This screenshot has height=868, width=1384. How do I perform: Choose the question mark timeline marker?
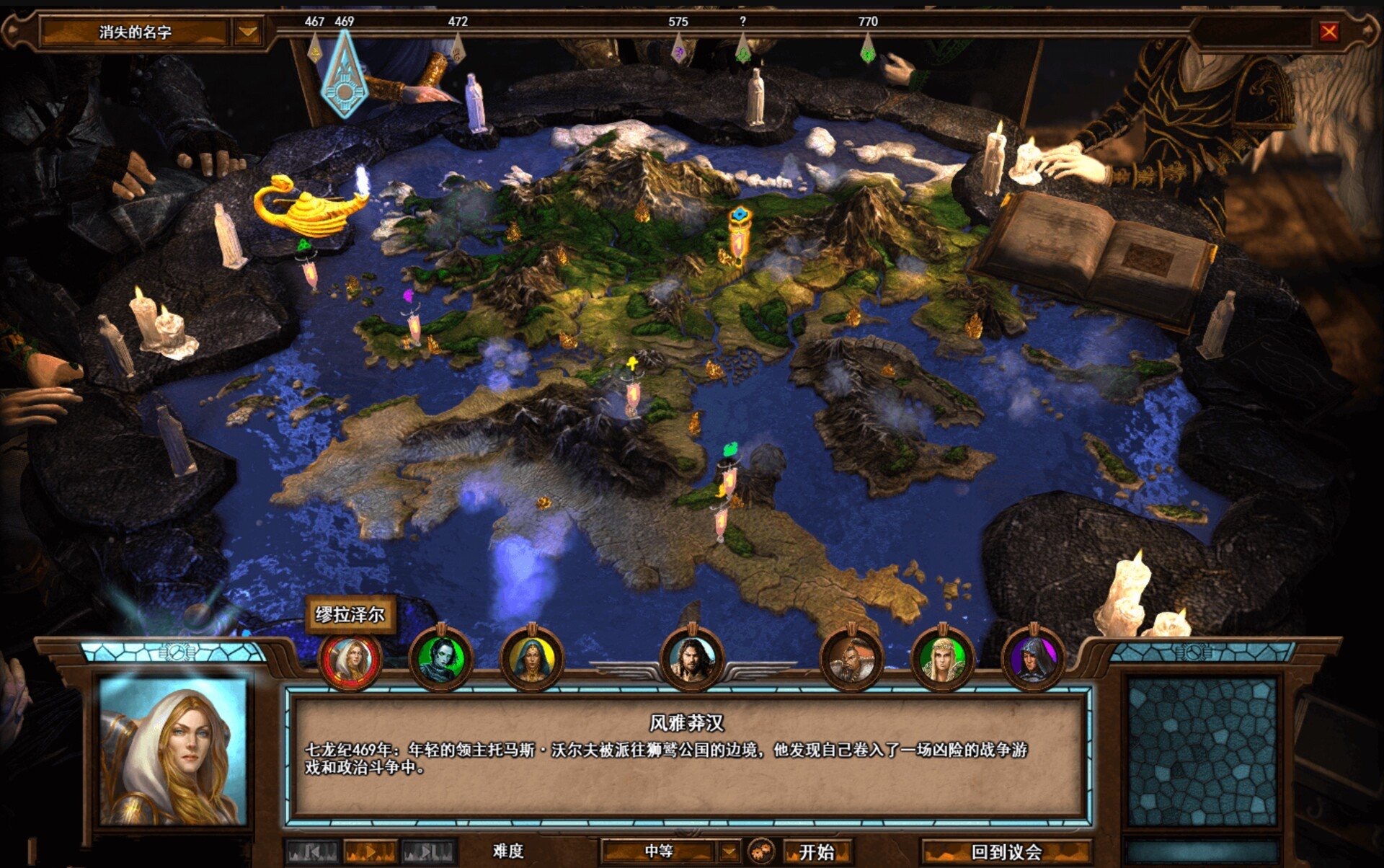[x=742, y=49]
